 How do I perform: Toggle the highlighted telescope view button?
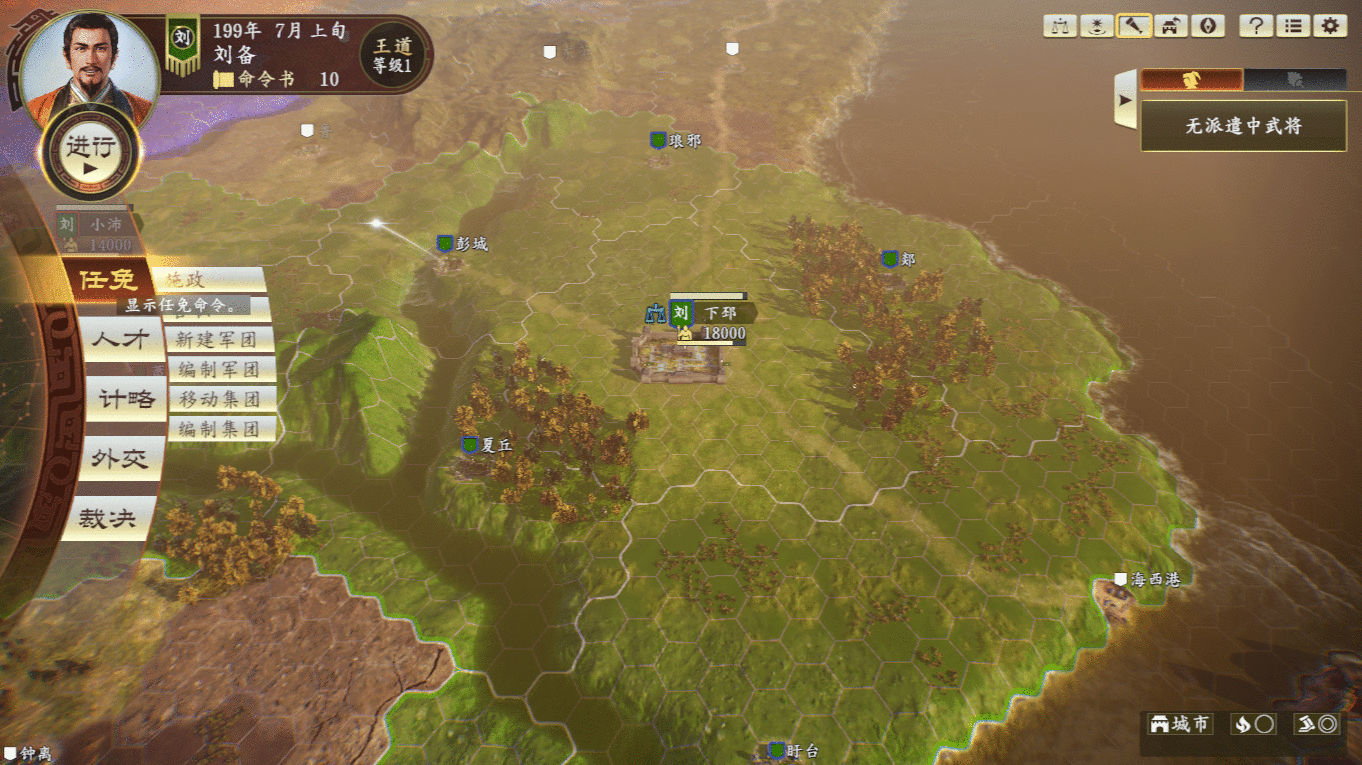pyautogui.click(x=1134, y=26)
